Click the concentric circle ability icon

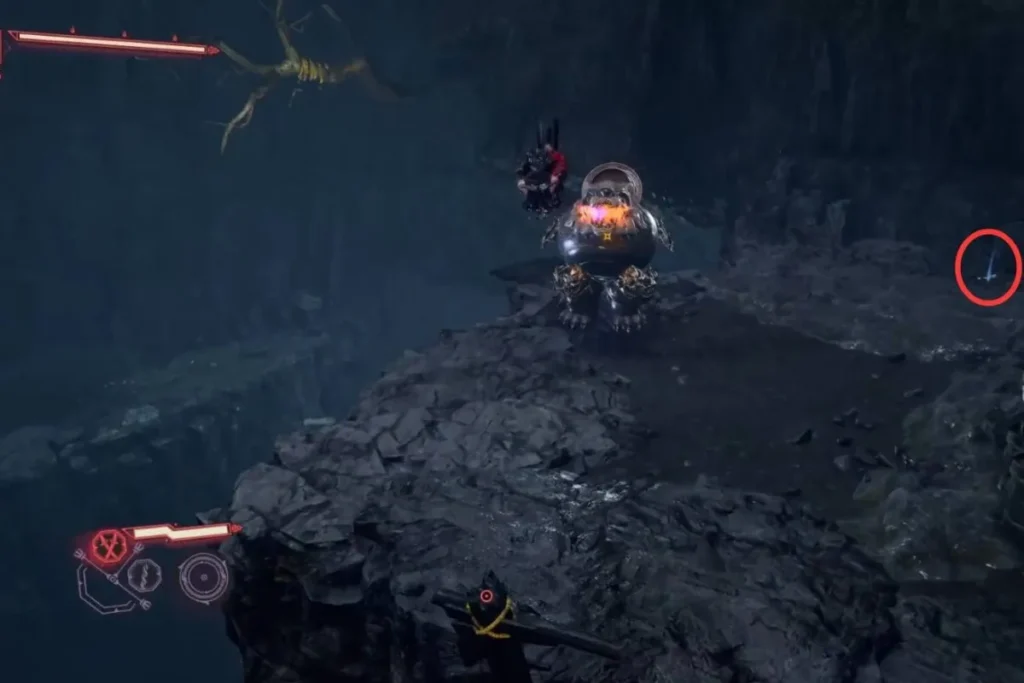tap(203, 577)
